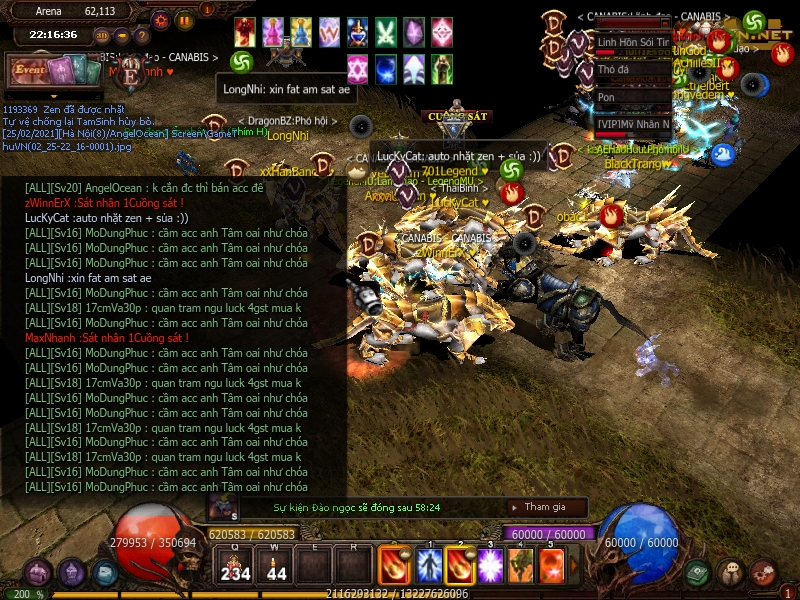
Task: Click the Tham gia event join button
Action: pyautogui.click(x=545, y=507)
